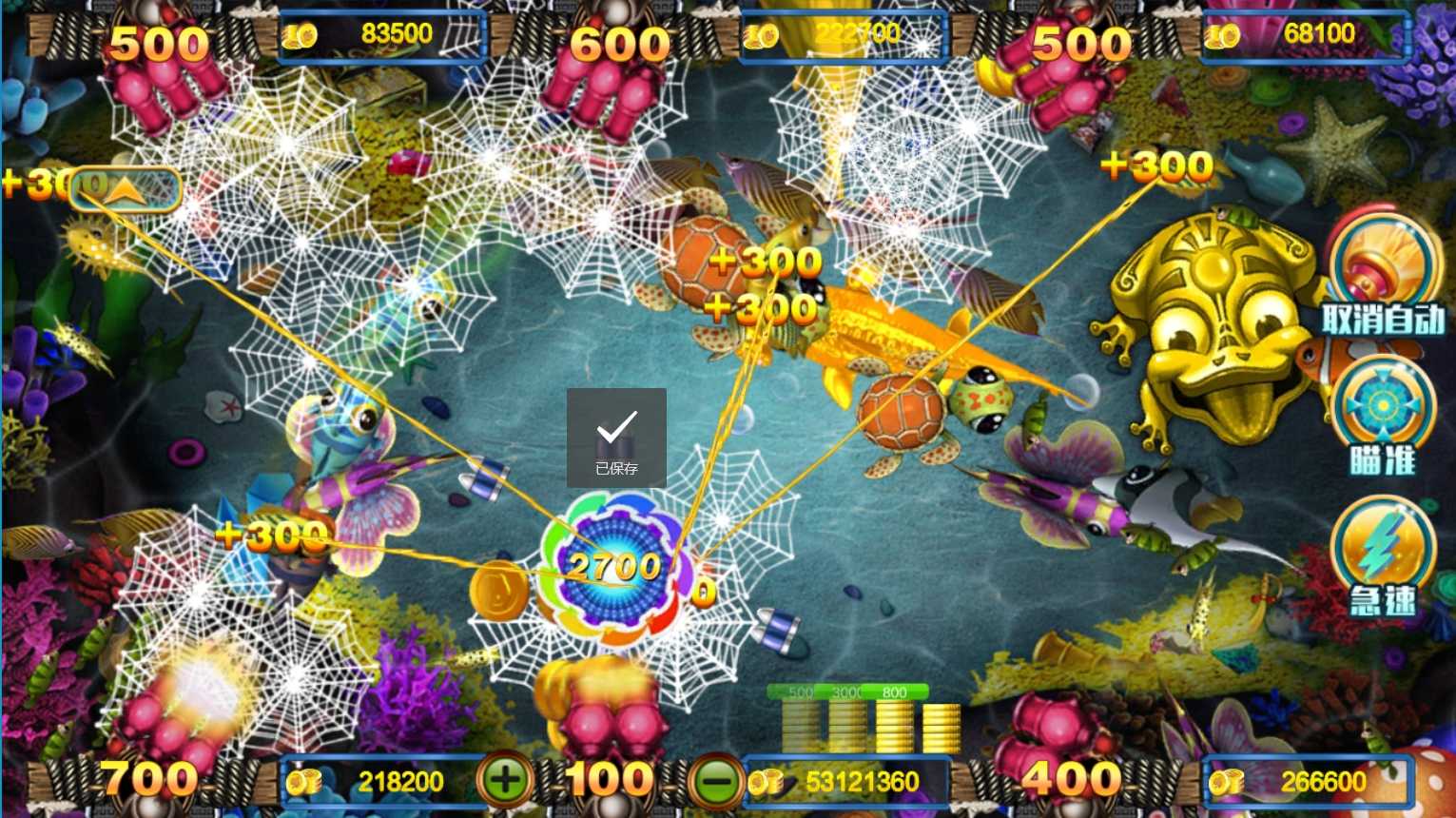The image size is (1456, 818).
Task: Click the coin icon next to 83500
Action: point(301,31)
